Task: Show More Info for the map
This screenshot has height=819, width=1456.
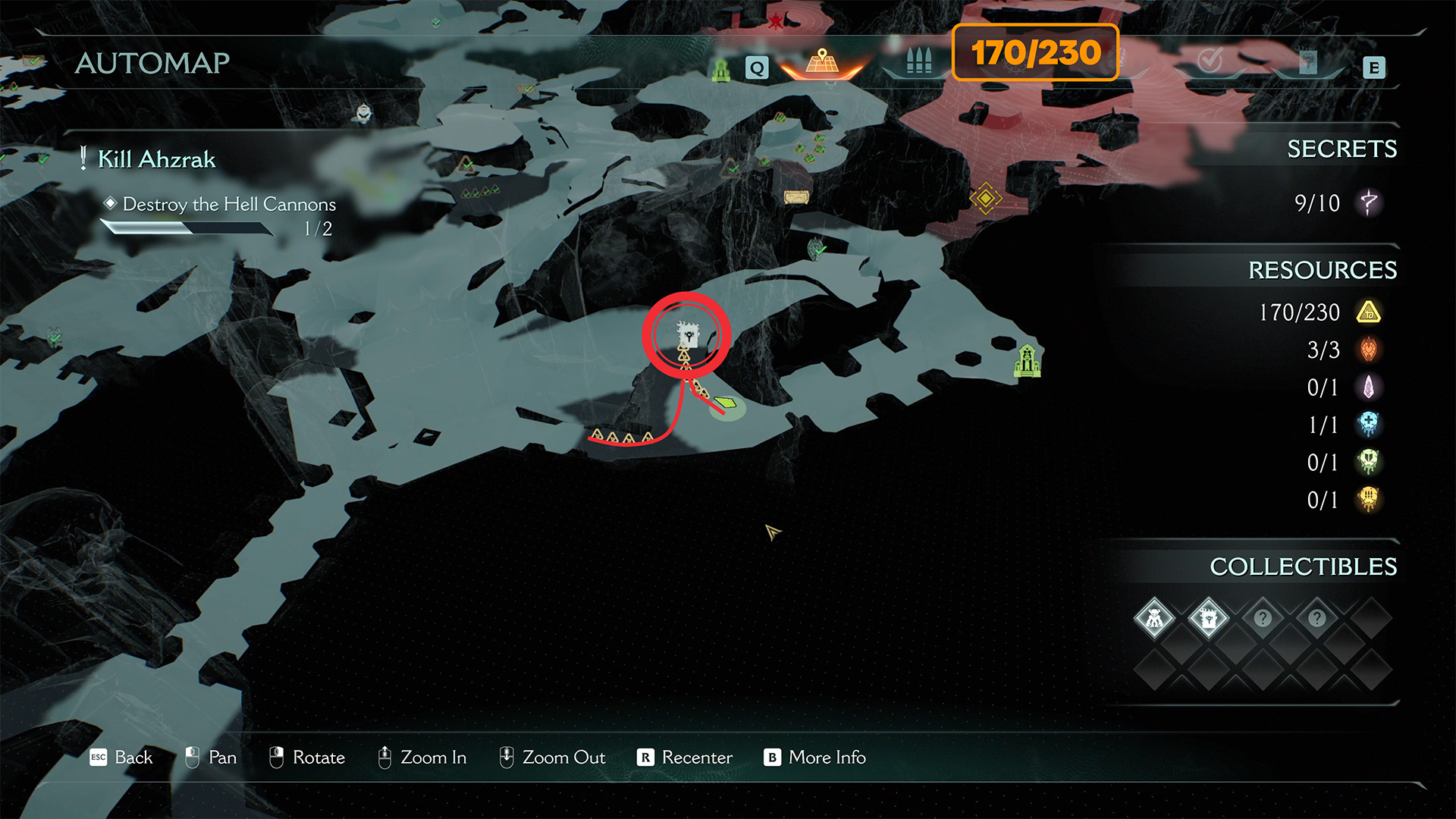Action: [x=815, y=758]
